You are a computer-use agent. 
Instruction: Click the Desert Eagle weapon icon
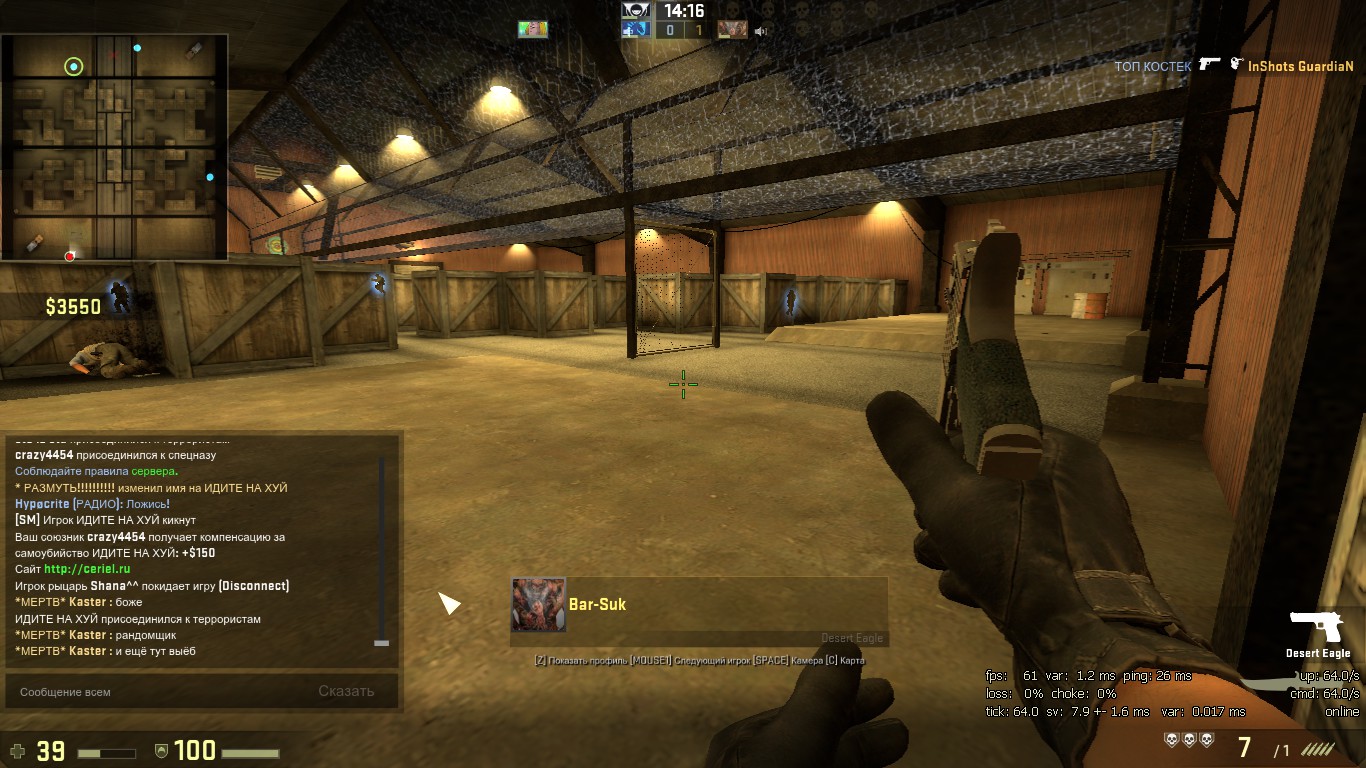pyautogui.click(x=1317, y=628)
